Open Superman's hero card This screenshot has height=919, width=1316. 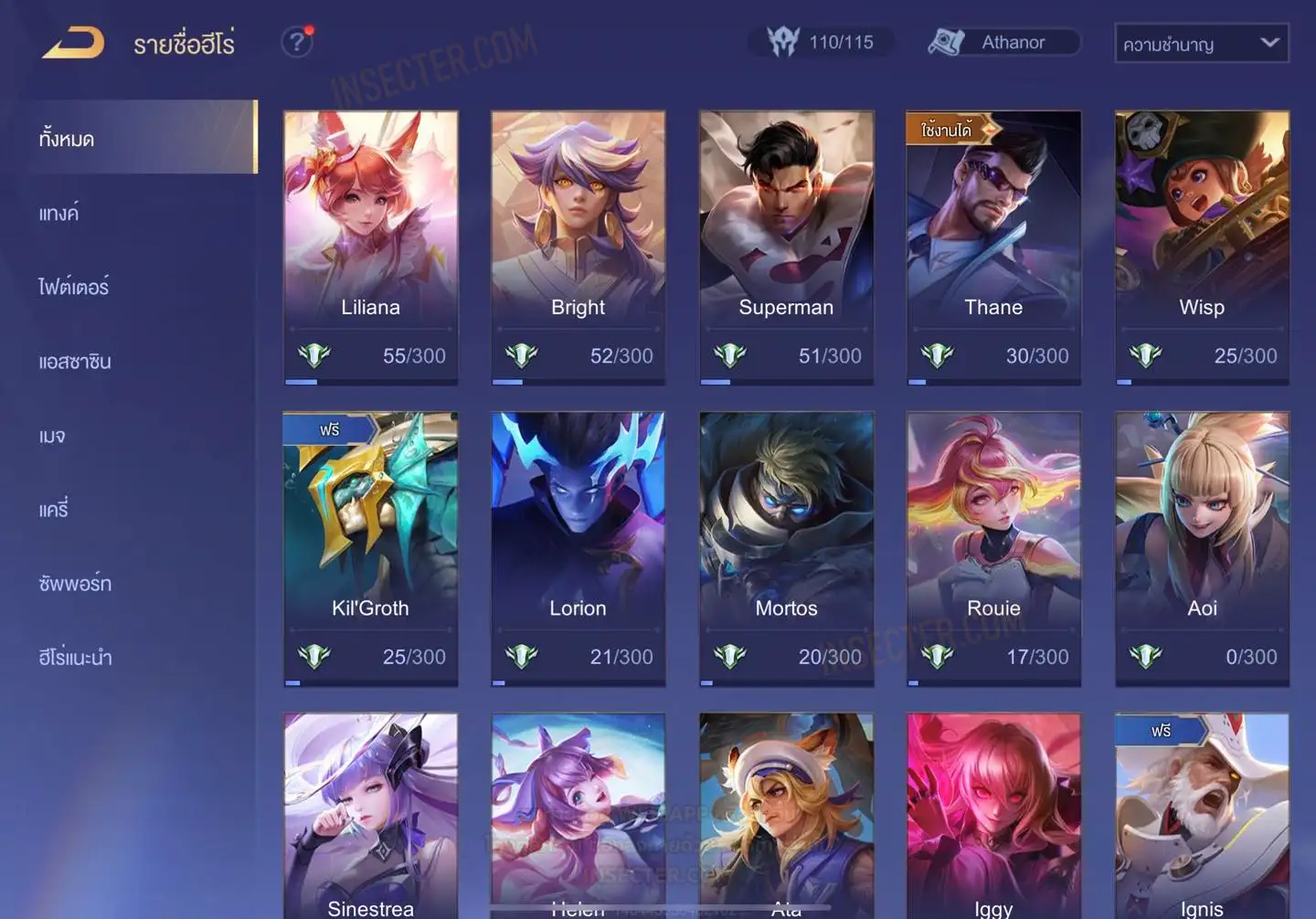pos(786,247)
